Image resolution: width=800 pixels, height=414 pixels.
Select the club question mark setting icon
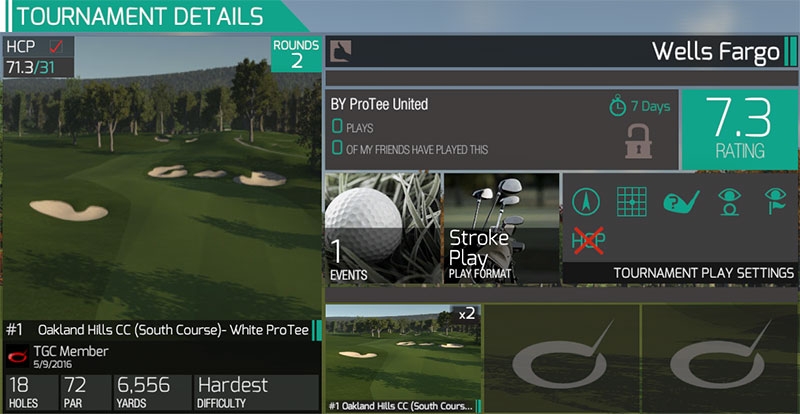click(679, 201)
